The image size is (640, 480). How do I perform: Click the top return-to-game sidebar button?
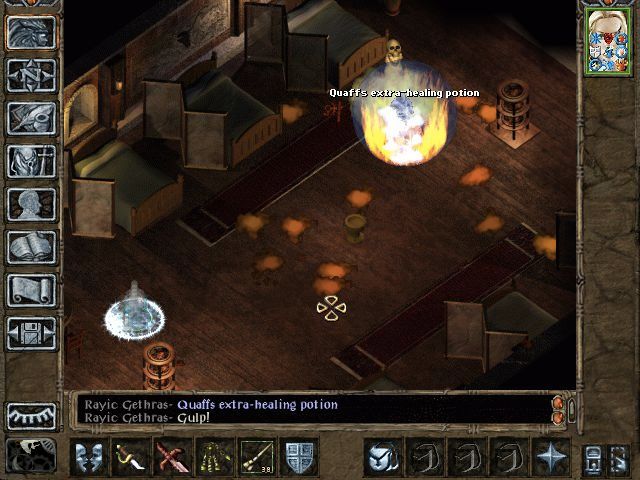tap(31, 32)
